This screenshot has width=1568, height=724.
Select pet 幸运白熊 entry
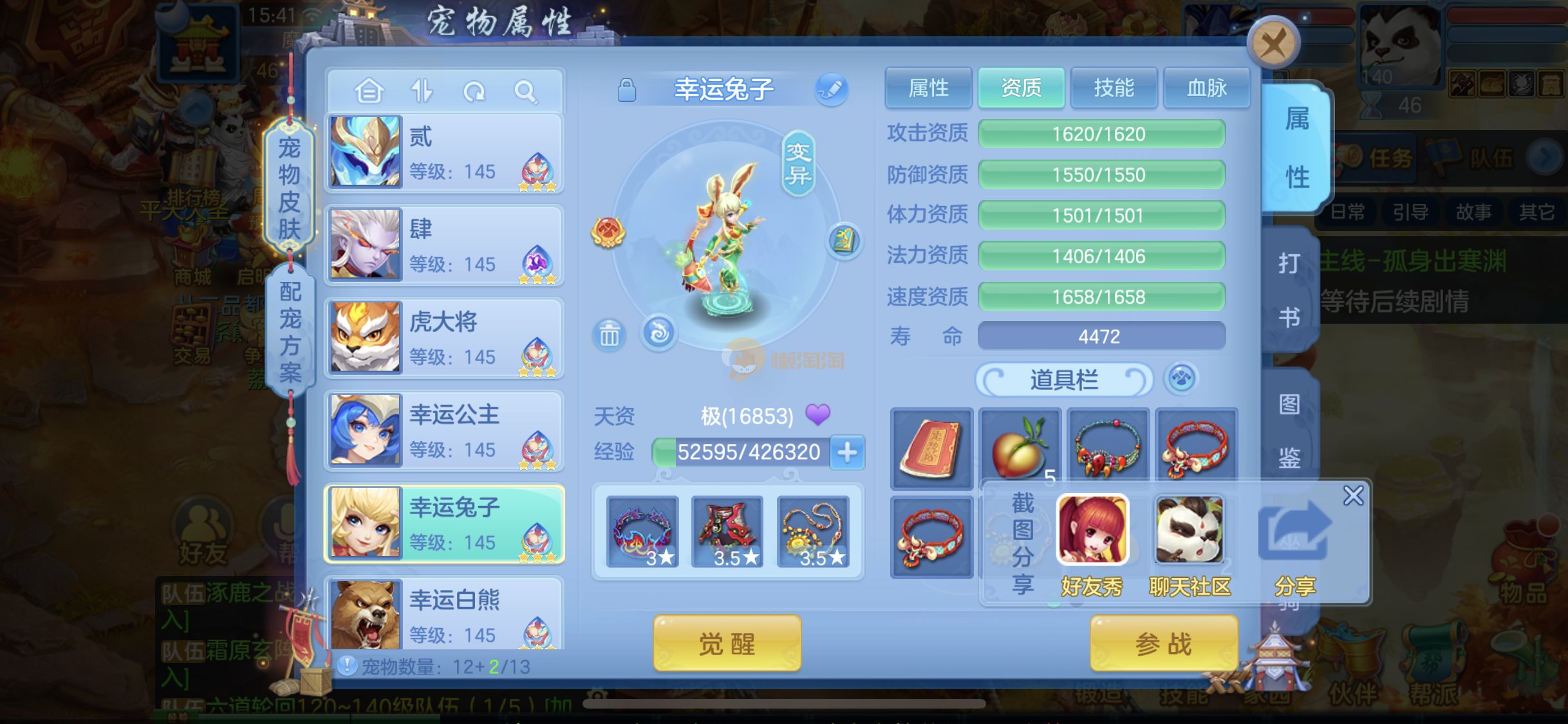click(x=444, y=615)
